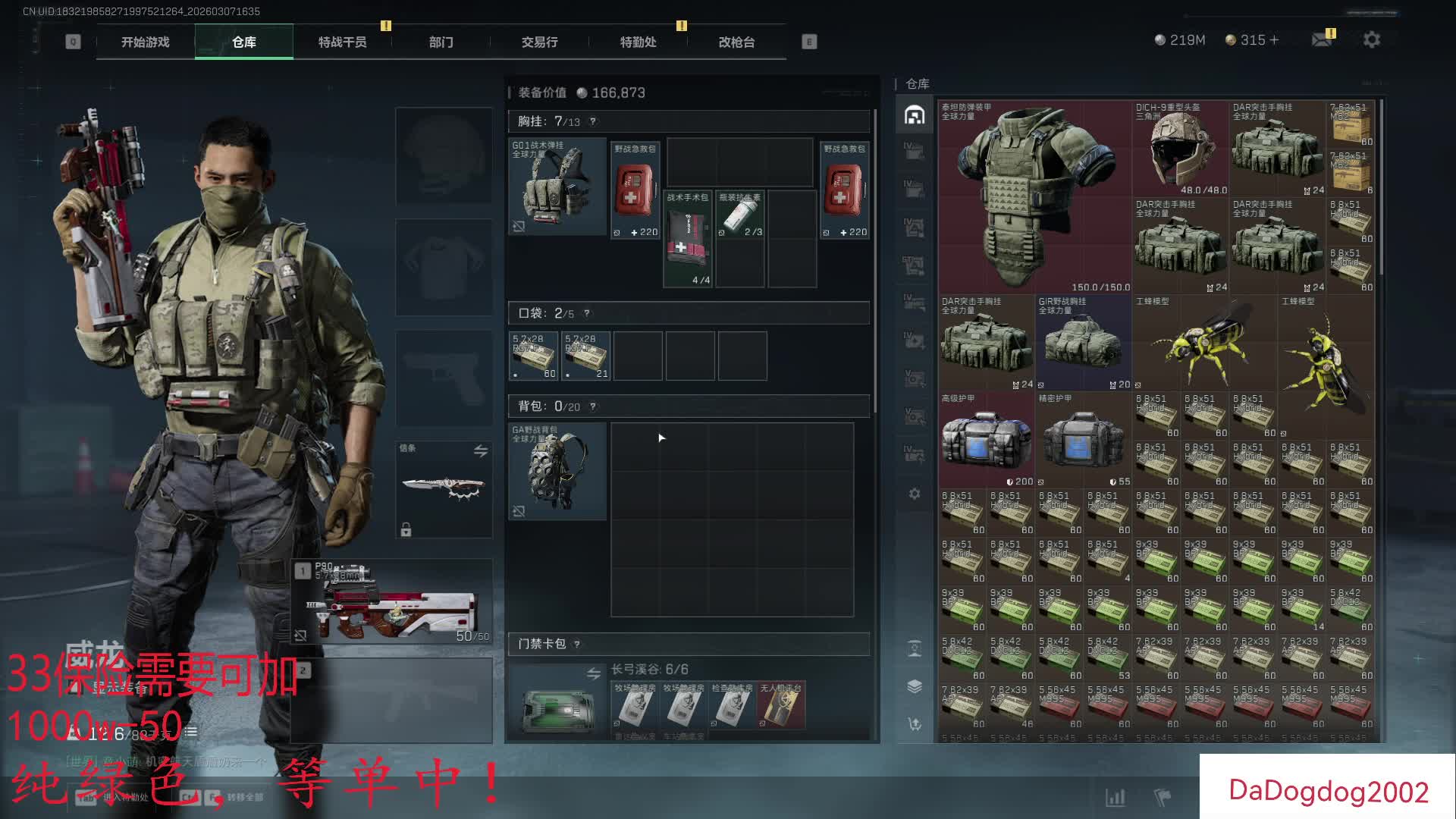Select the equipped melee knife slot
Image resolution: width=1456 pixels, height=819 pixels.
444,489
